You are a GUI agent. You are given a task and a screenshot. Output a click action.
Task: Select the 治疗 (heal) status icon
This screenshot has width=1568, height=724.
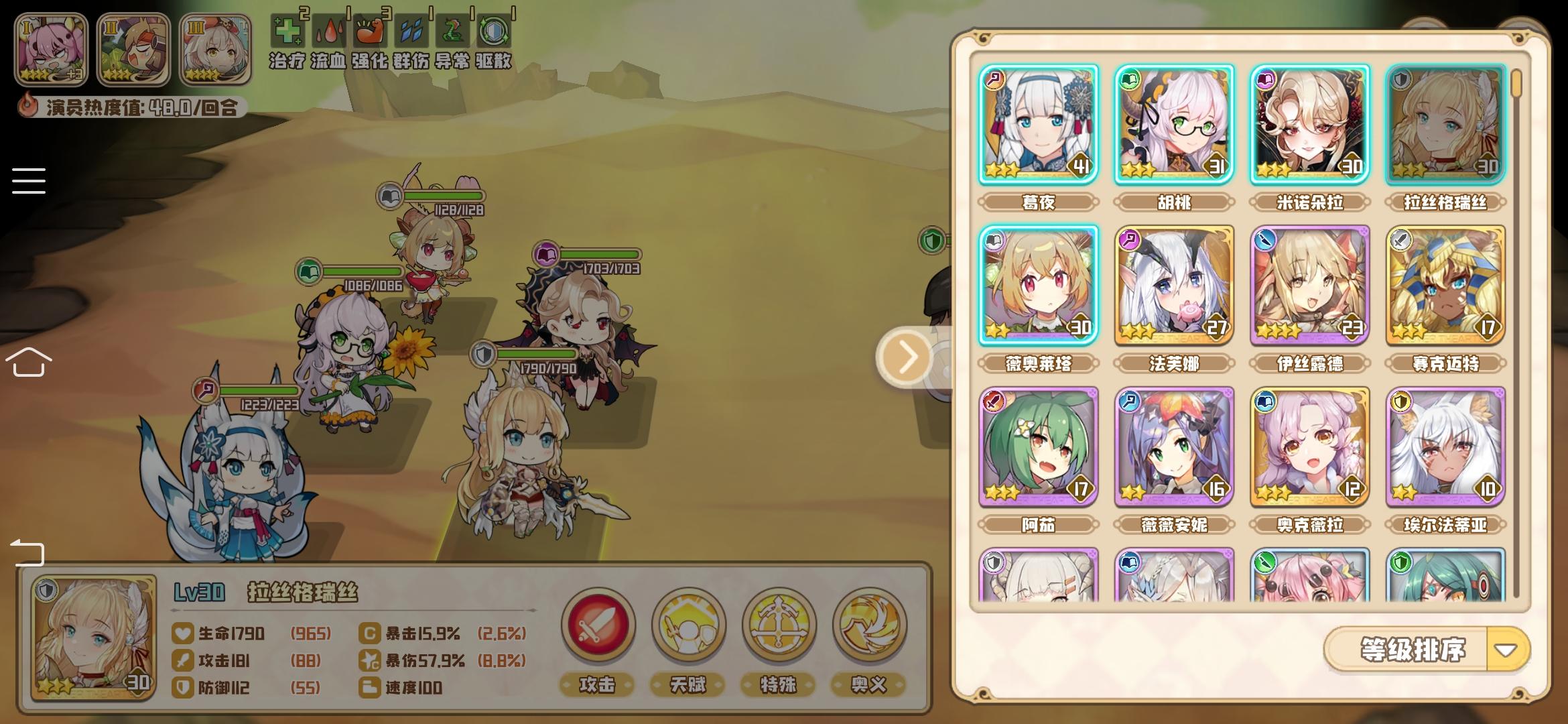coord(288,30)
